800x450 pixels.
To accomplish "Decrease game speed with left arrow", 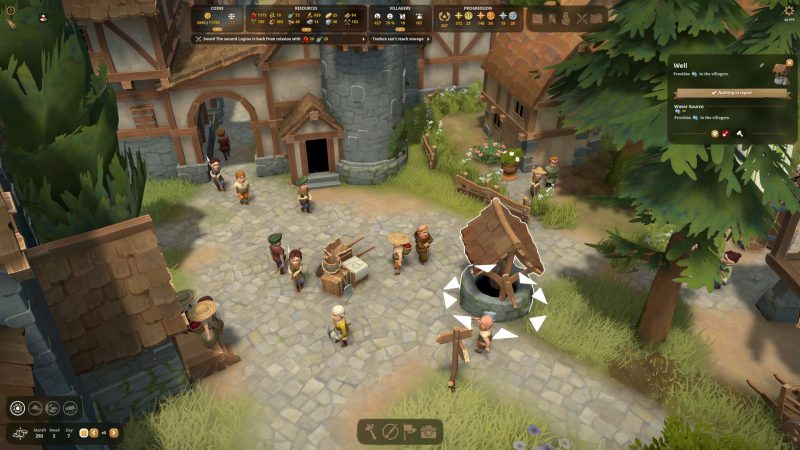I will click(x=94, y=432).
